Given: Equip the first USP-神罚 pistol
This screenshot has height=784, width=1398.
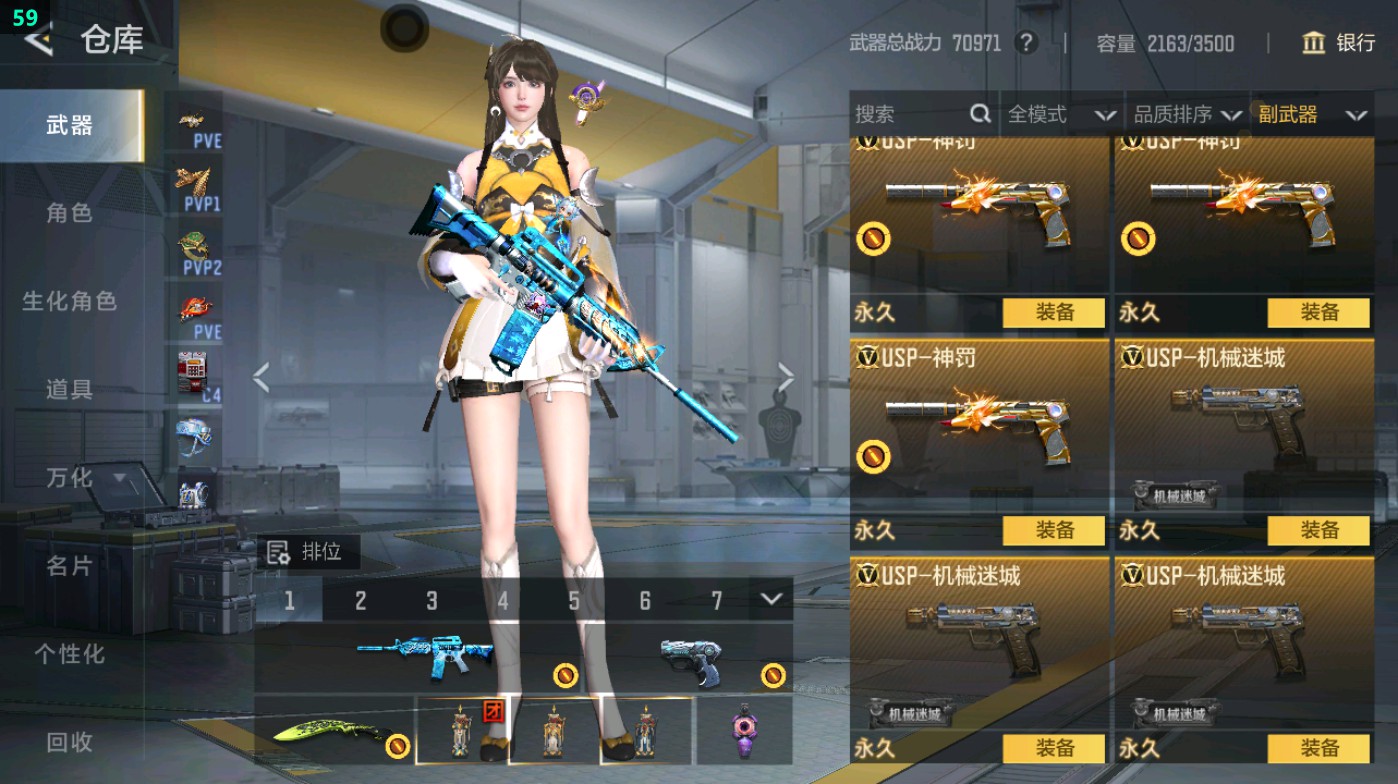Looking at the screenshot, I should (1053, 313).
